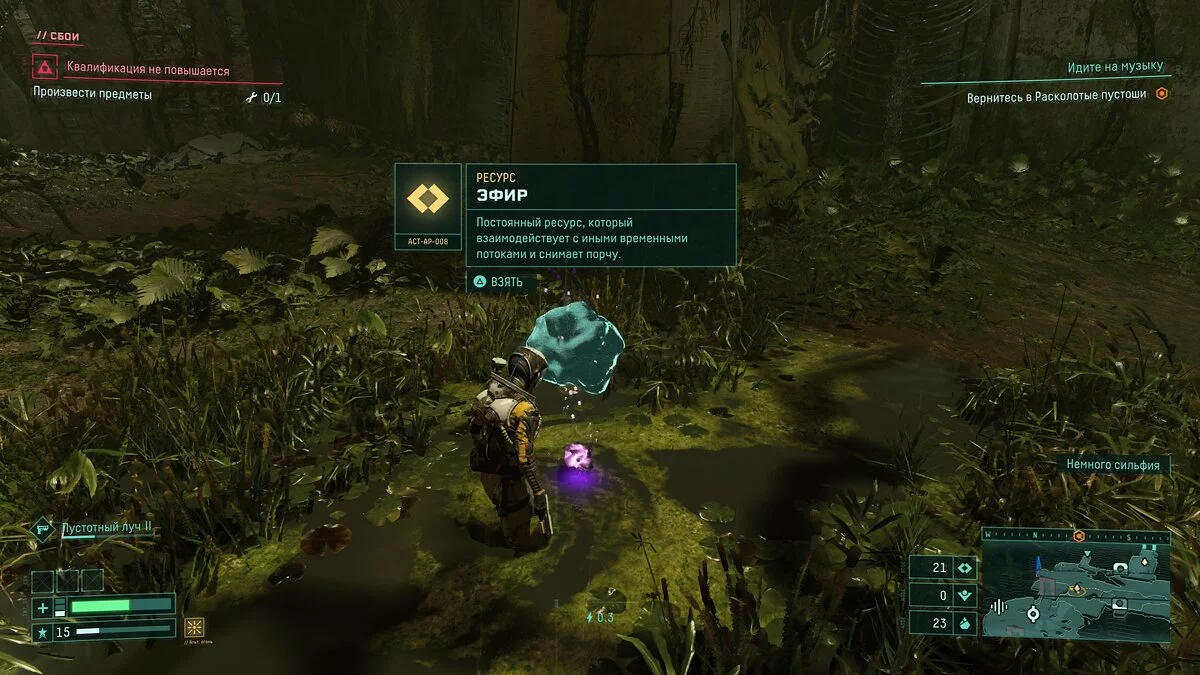Click the Немного сильфия pickup notification
1200x675 pixels.
pos(1112,465)
